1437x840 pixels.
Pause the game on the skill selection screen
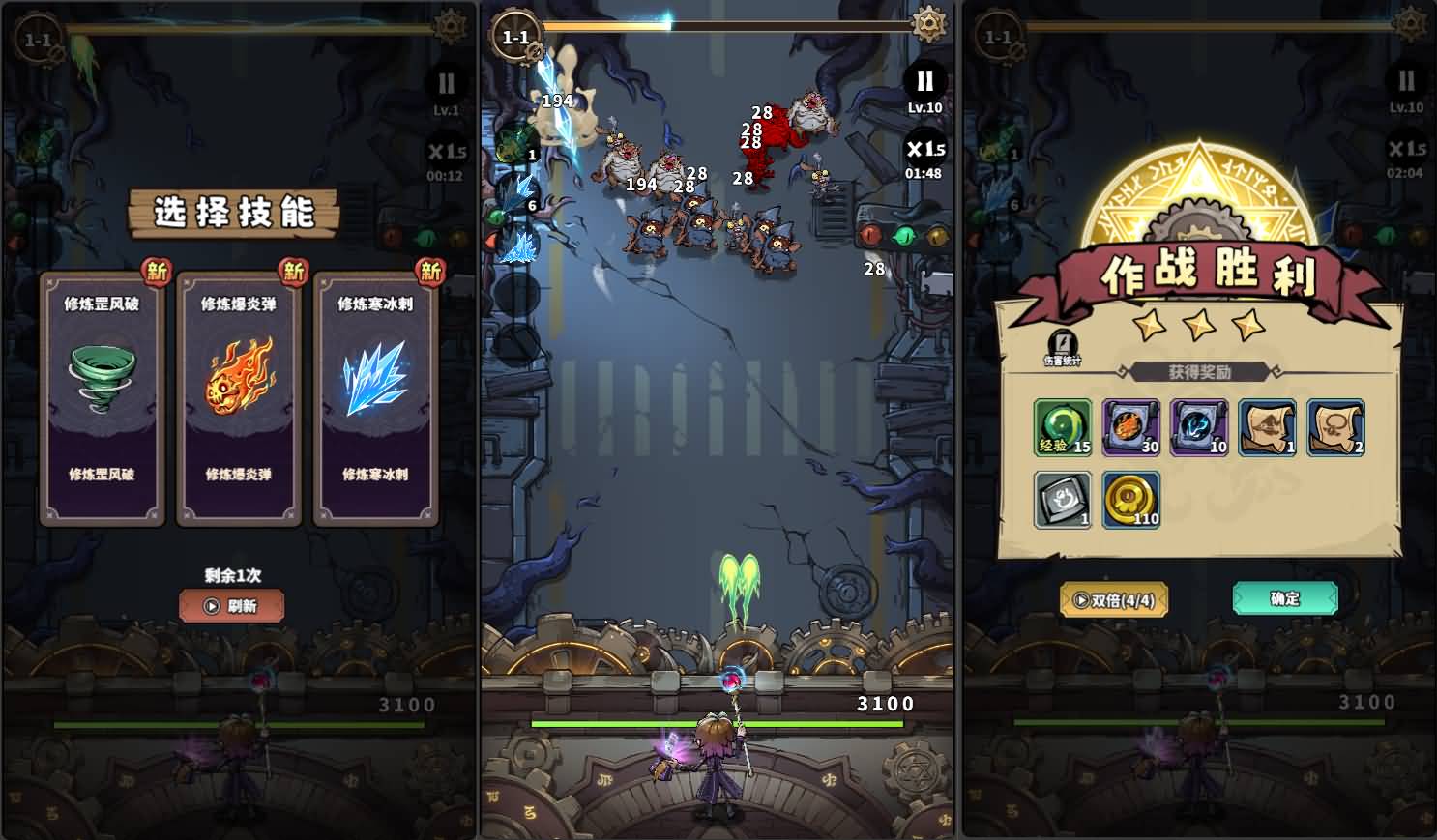point(446,83)
